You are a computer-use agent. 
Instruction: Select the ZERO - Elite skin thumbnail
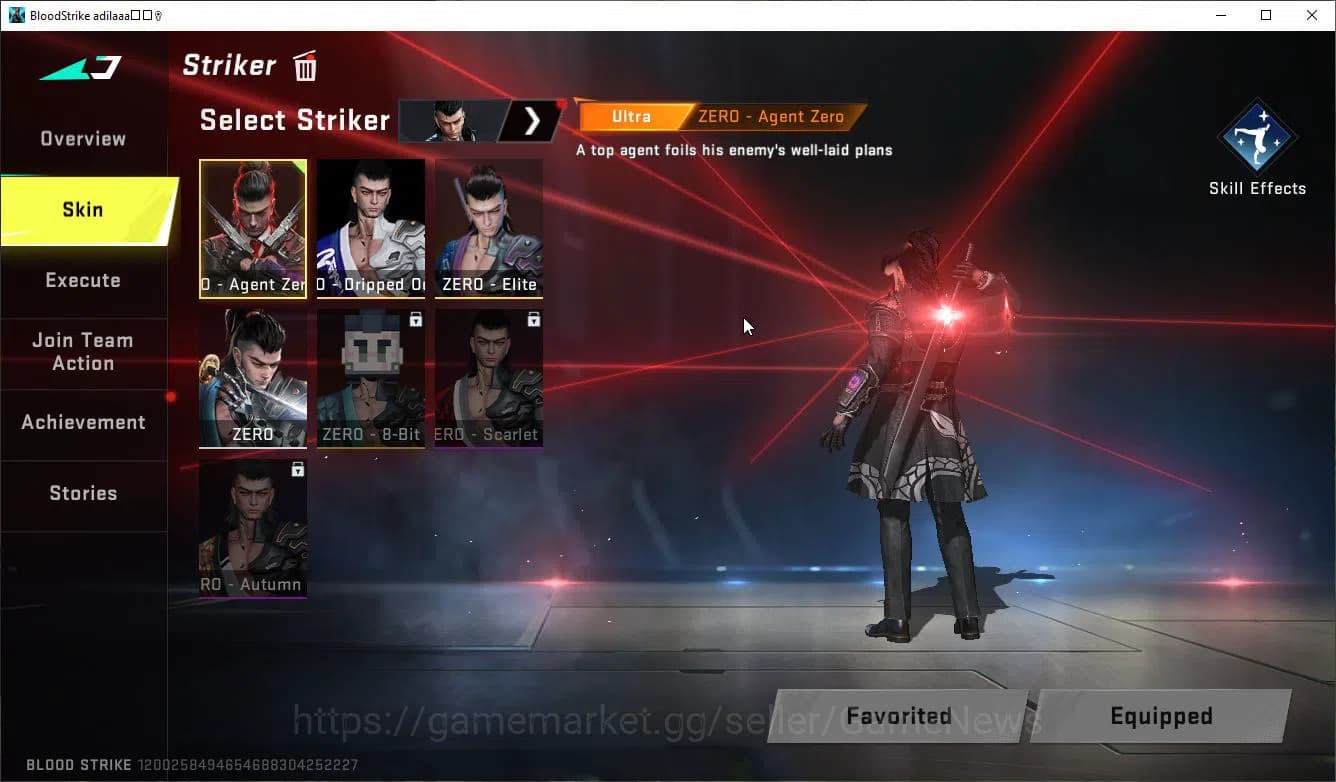click(488, 228)
